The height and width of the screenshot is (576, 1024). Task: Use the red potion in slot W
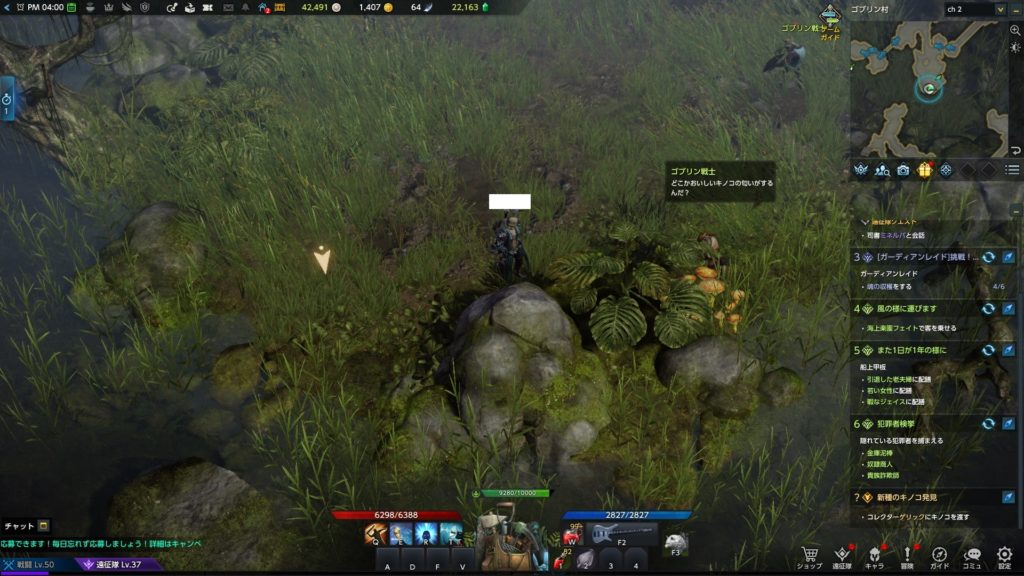click(574, 534)
